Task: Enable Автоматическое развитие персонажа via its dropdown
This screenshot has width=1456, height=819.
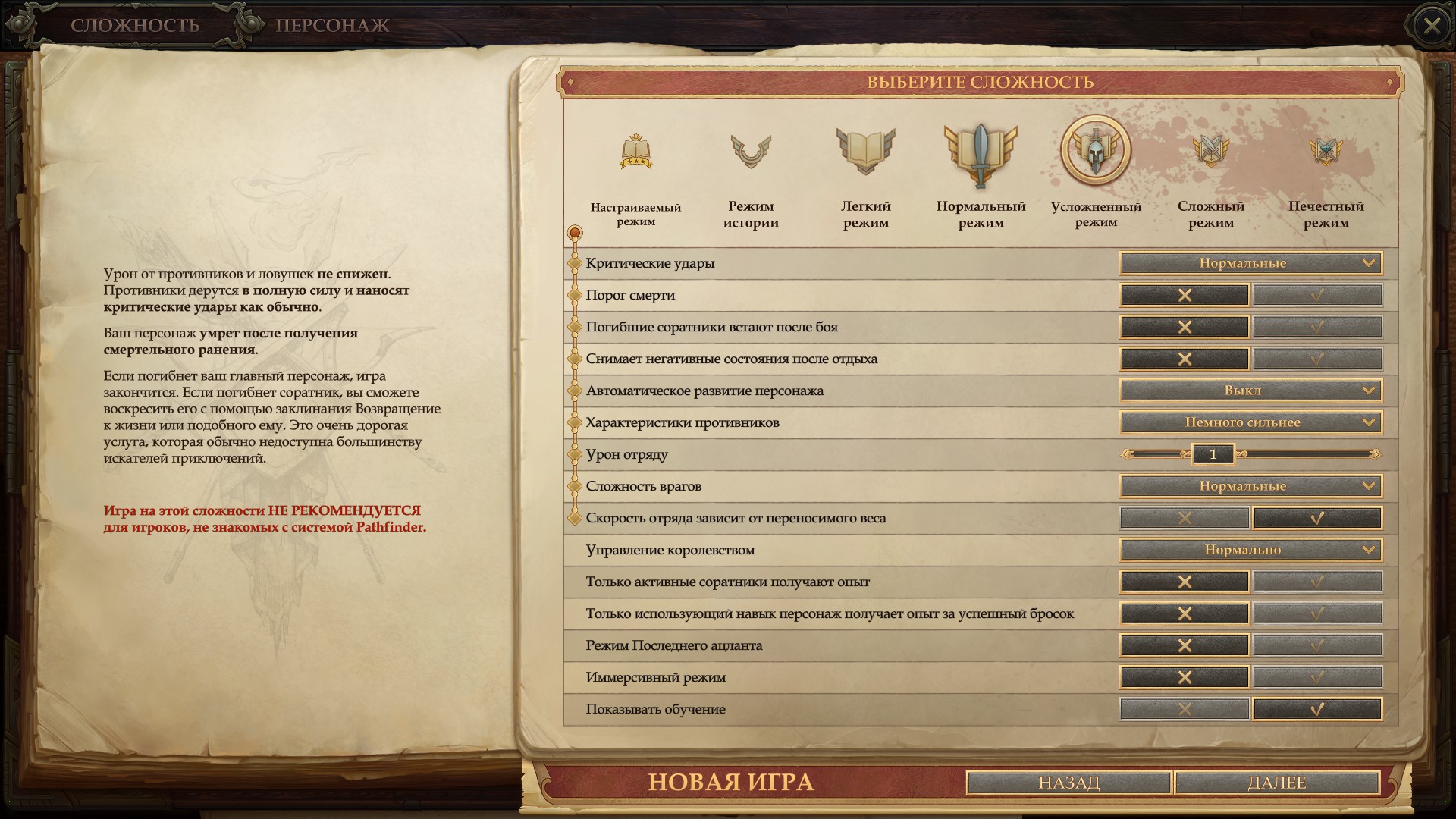Action: [x=1247, y=391]
